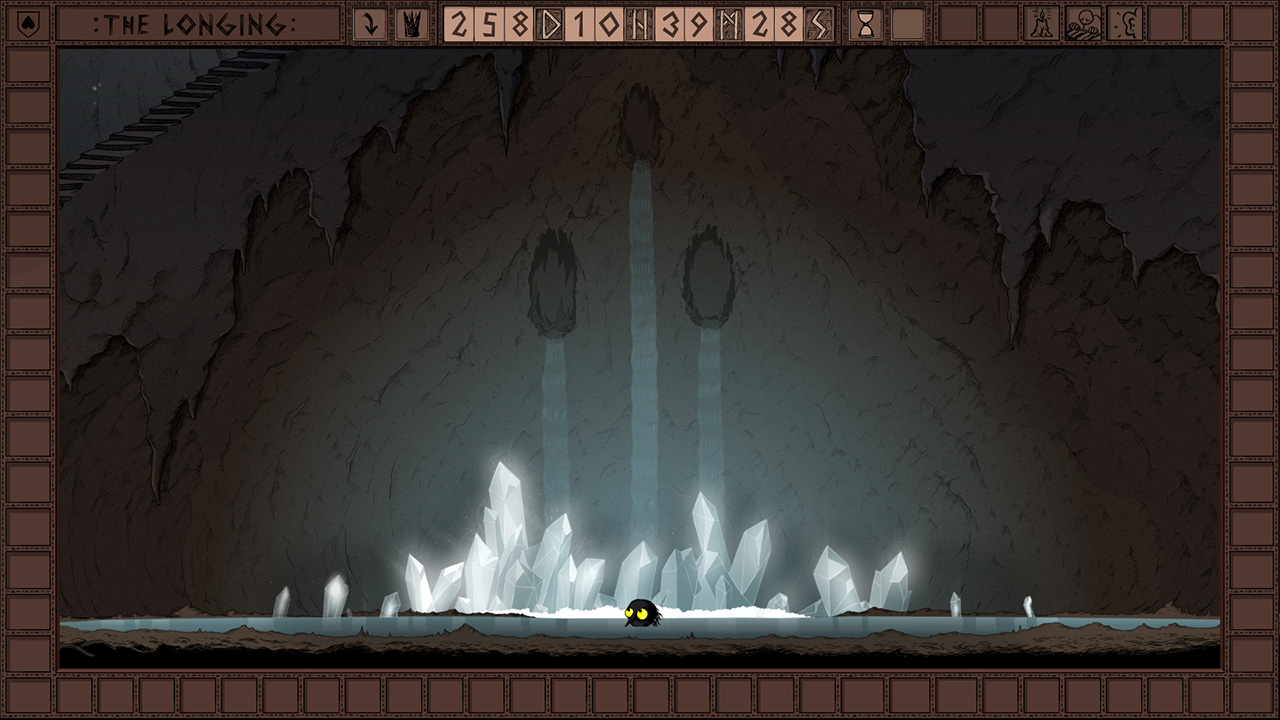Image resolution: width=1280 pixels, height=720 pixels.
Task: Click the empty frame right of the ear icon
Action: pyautogui.click(x=1165, y=22)
